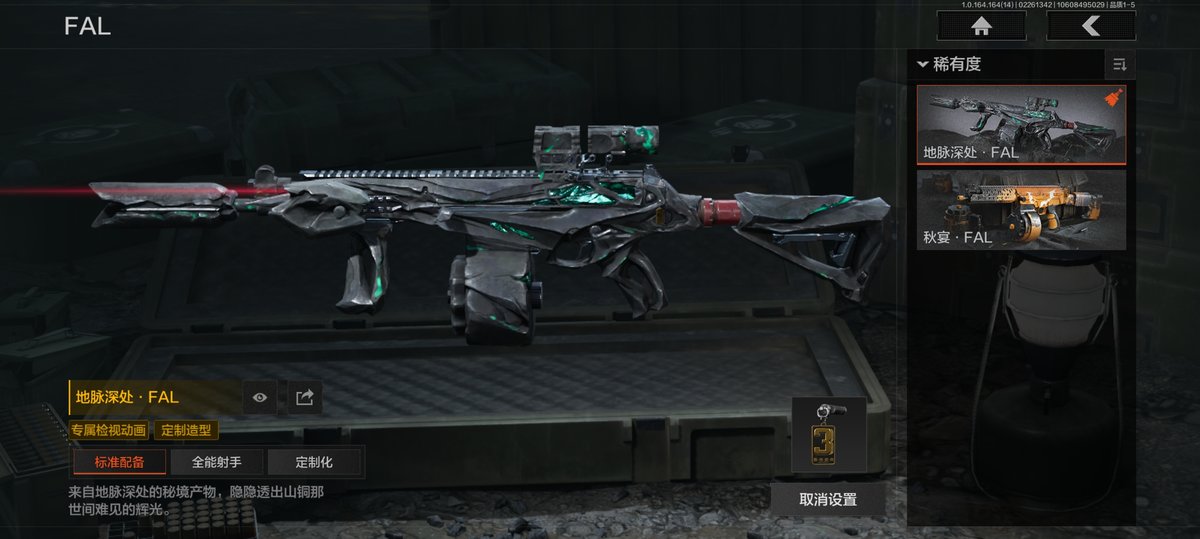Share the weapon skin

click(304, 398)
